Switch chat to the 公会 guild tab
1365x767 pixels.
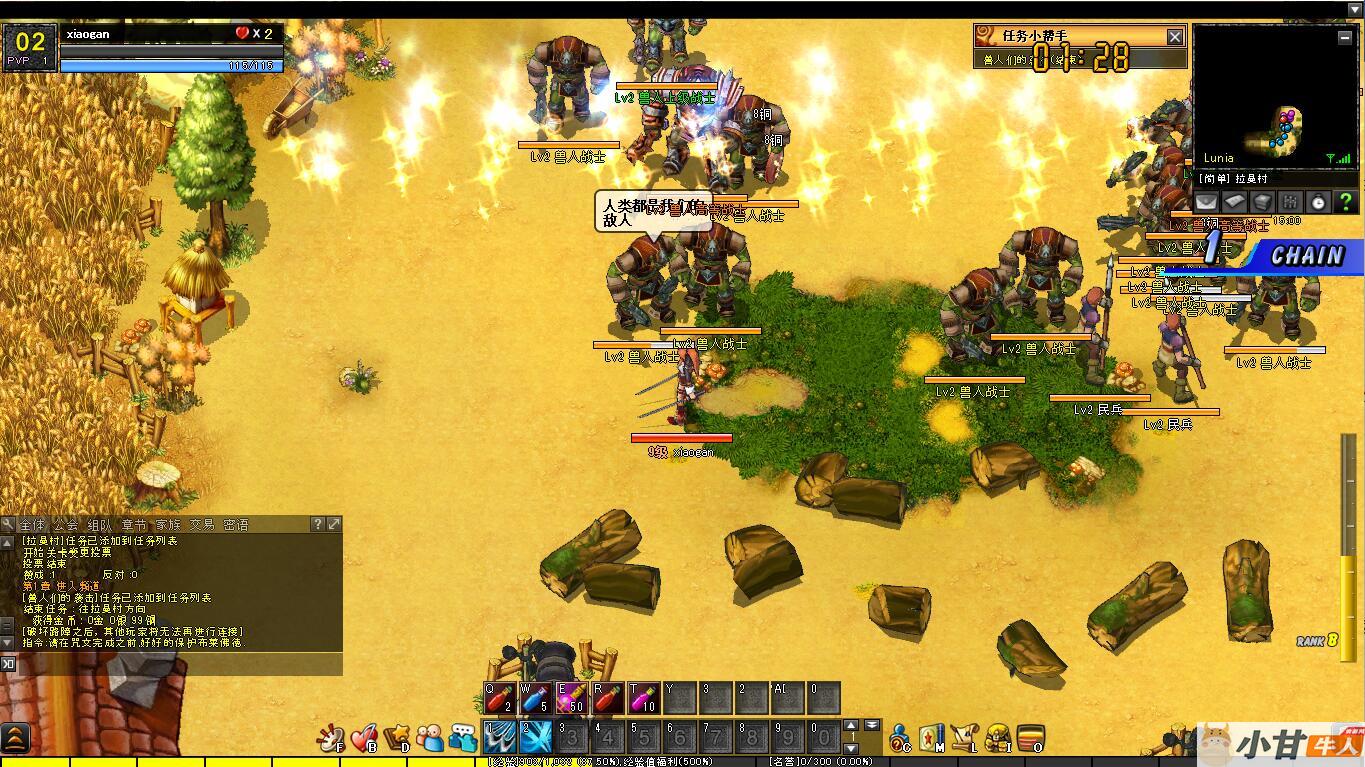point(66,524)
